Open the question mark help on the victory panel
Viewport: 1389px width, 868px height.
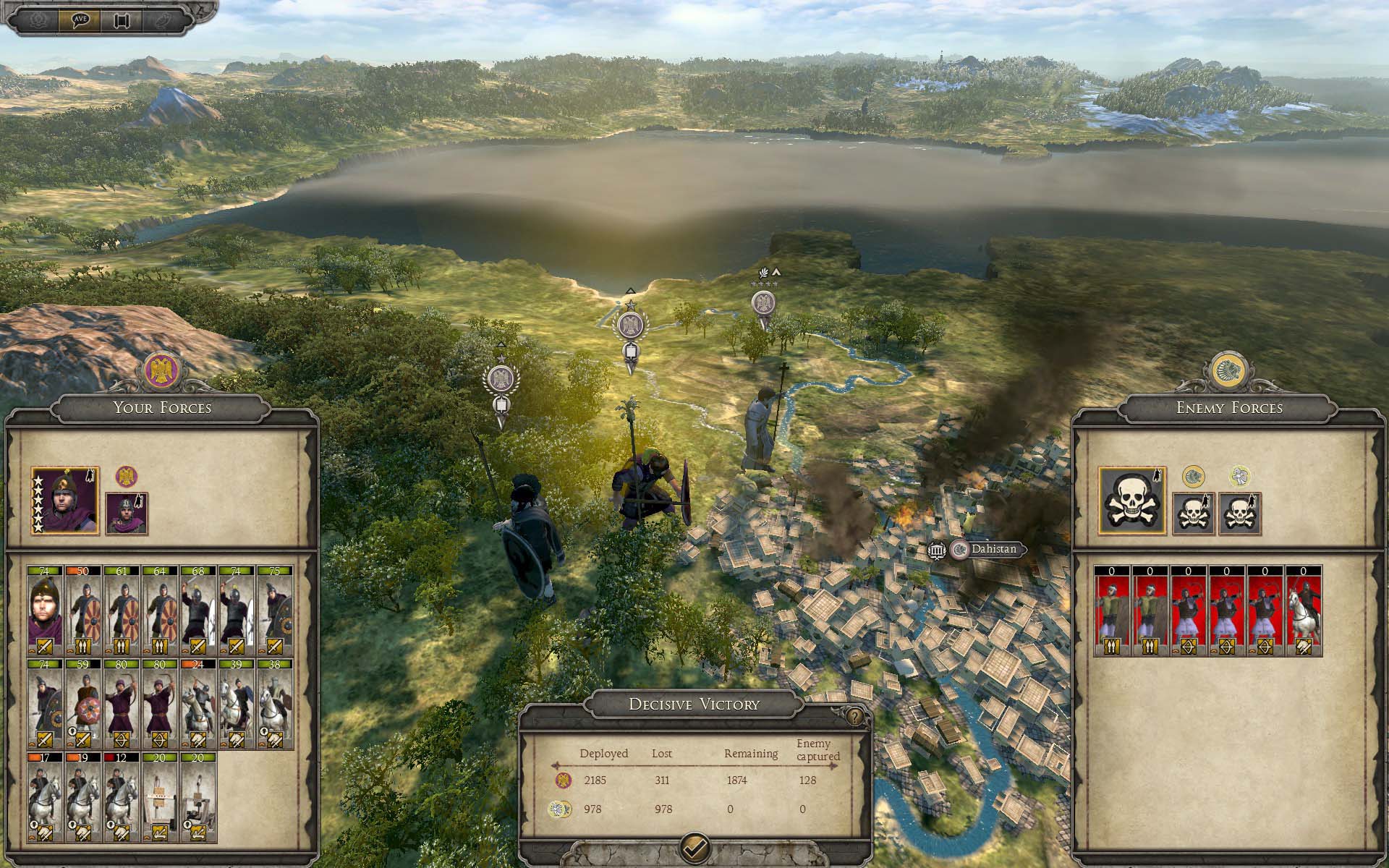click(855, 716)
